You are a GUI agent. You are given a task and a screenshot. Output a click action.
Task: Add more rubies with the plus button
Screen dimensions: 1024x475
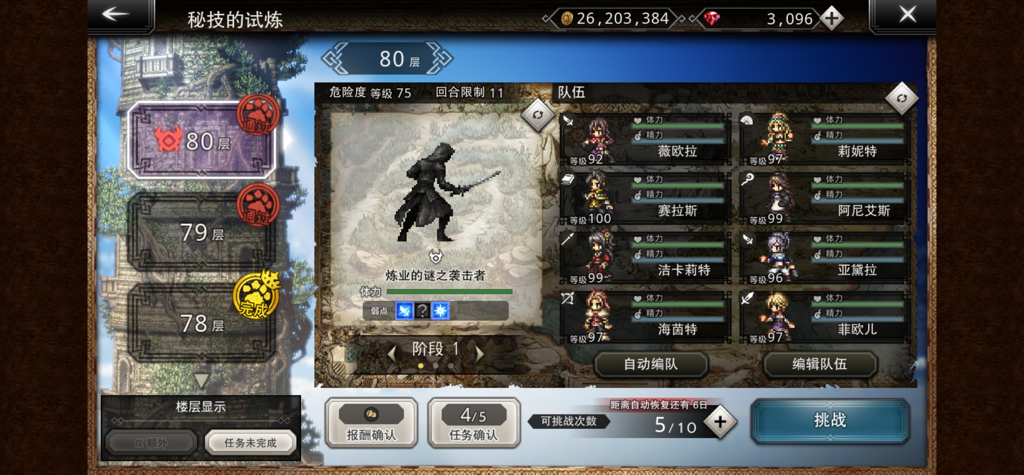click(830, 18)
